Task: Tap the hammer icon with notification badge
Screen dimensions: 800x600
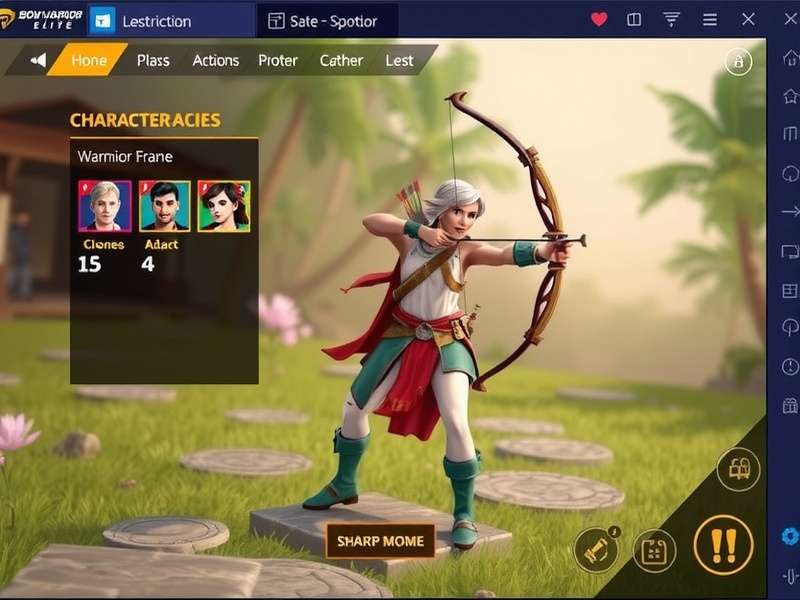Action: point(594,549)
